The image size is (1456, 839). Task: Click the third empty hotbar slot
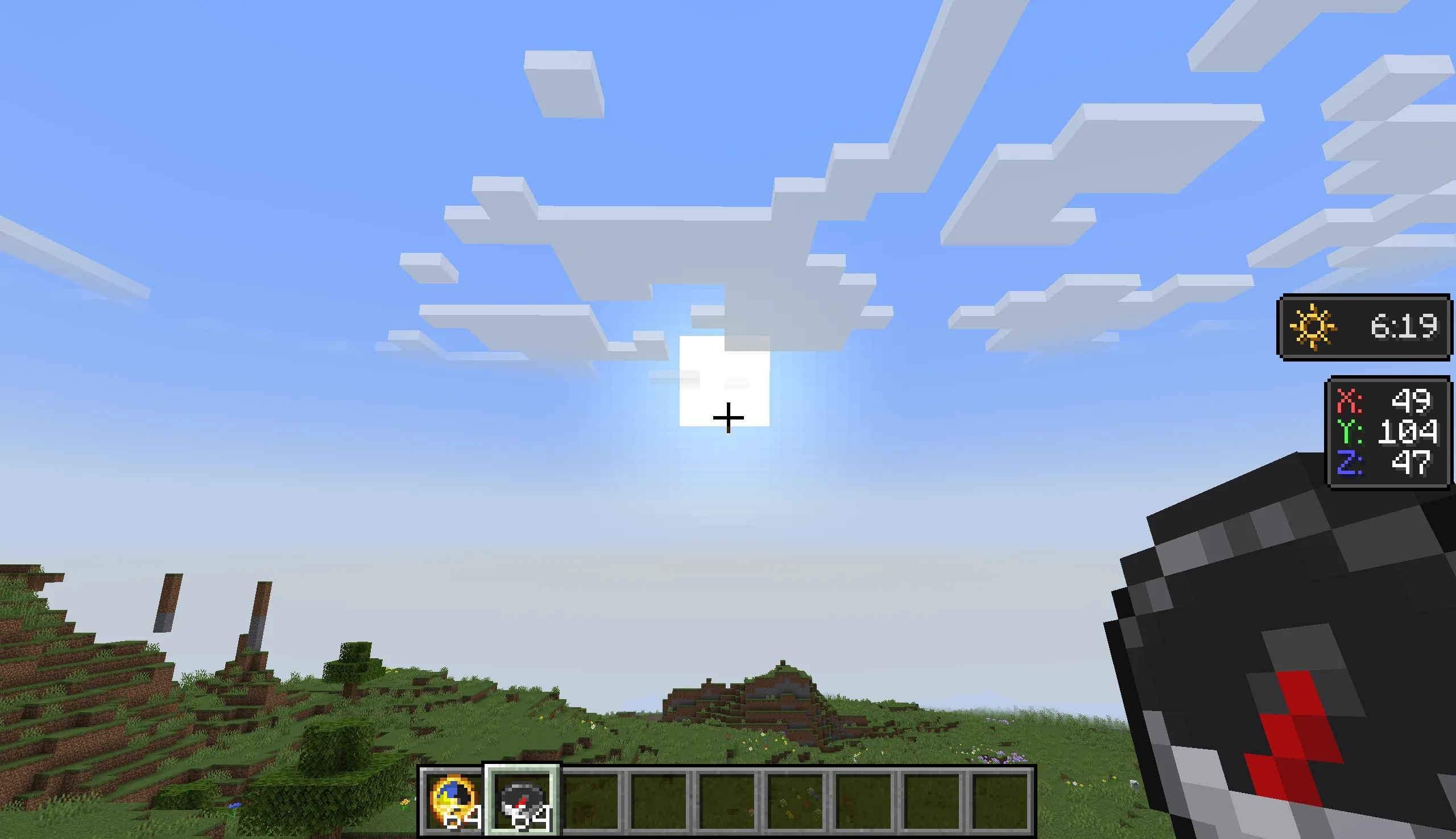591,800
